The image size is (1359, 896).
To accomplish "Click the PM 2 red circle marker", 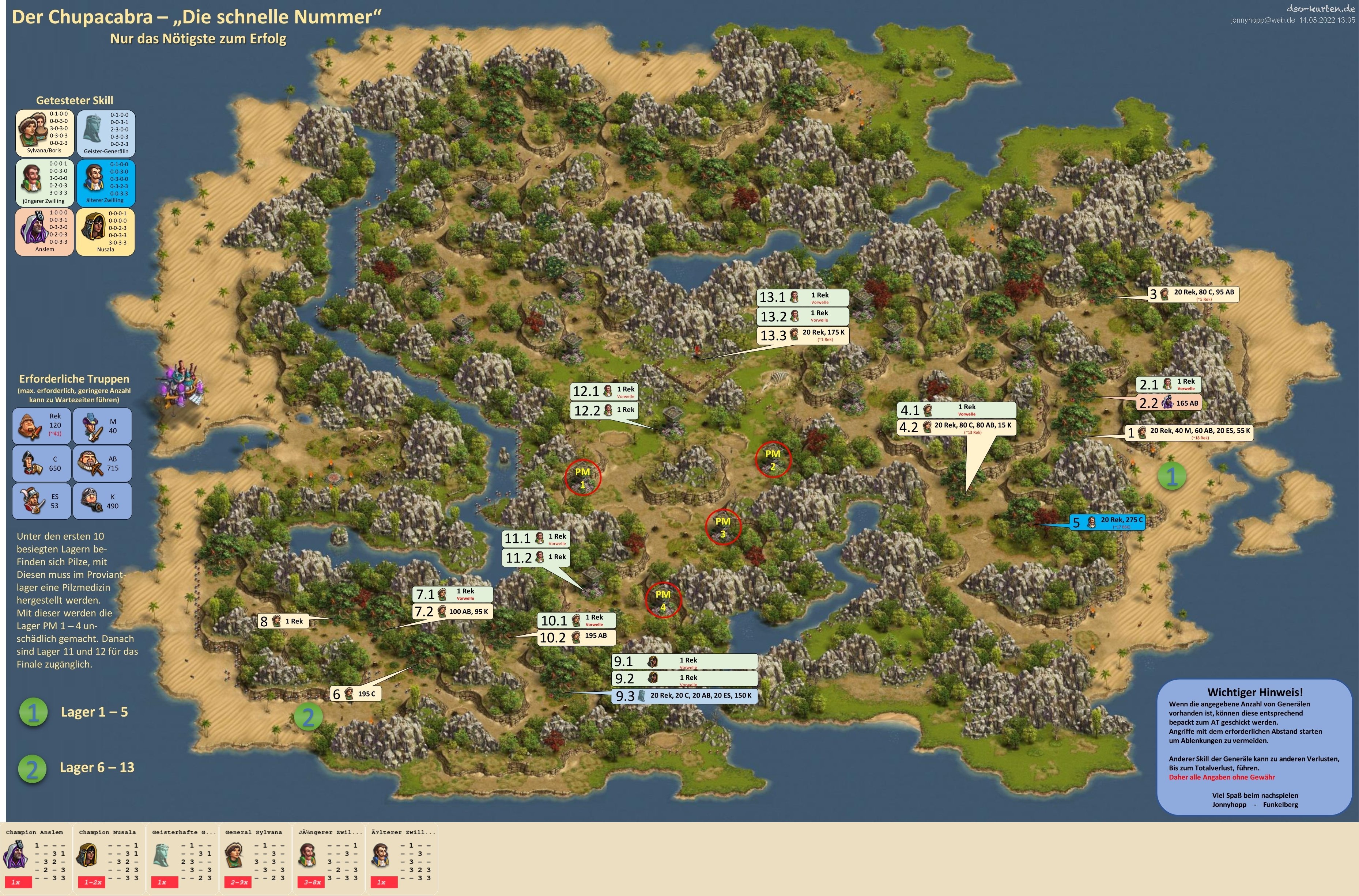I will coord(773,459).
